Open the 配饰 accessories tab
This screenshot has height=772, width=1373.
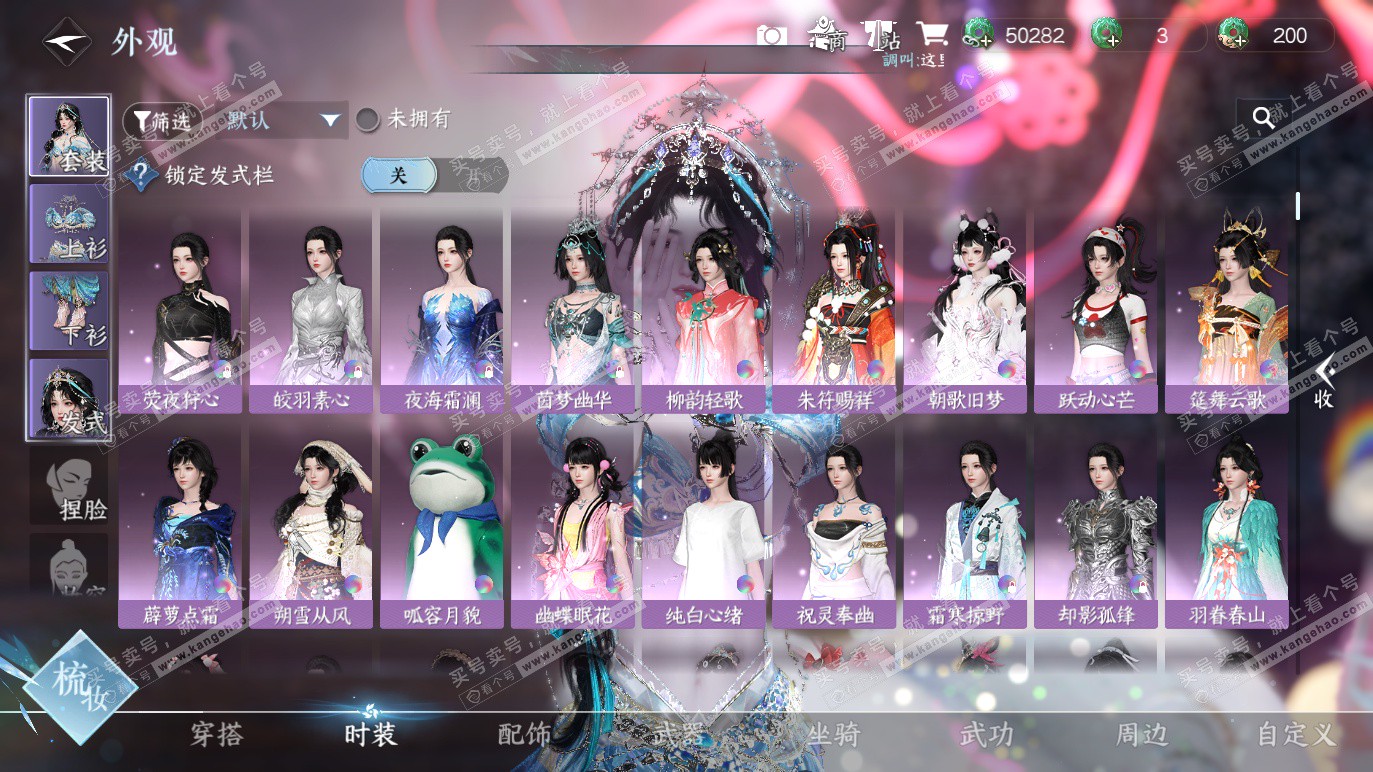click(525, 735)
